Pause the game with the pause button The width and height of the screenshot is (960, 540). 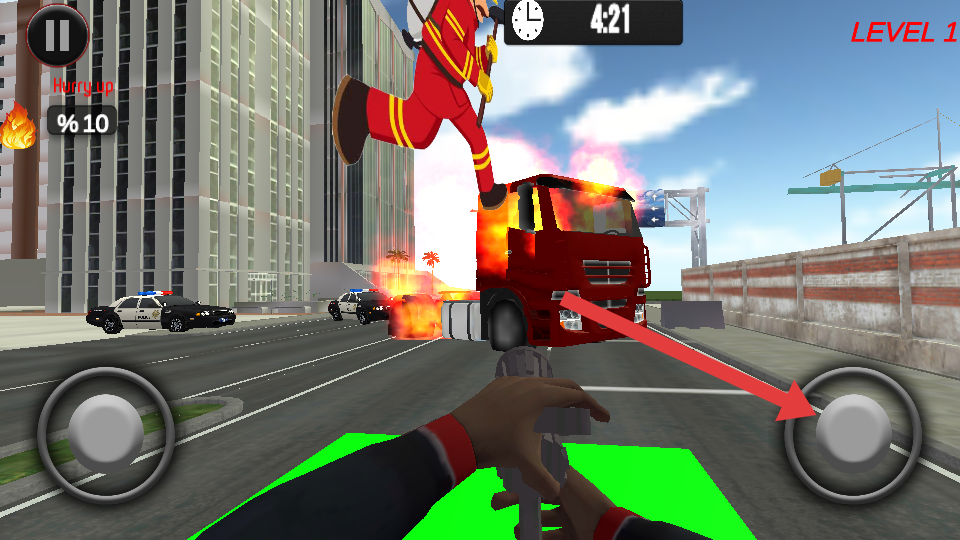[57, 35]
